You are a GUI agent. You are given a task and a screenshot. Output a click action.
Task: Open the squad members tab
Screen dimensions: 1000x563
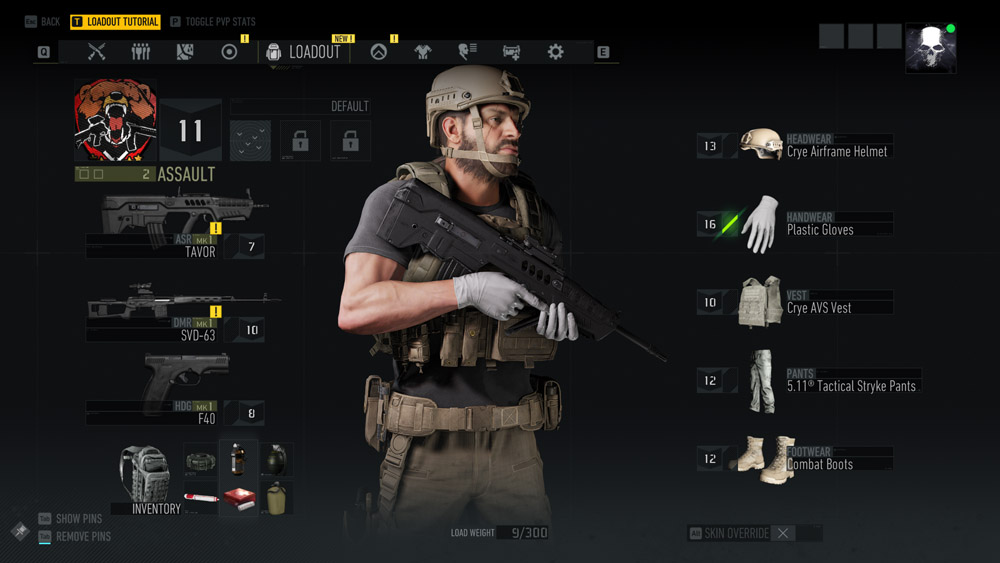[x=140, y=52]
